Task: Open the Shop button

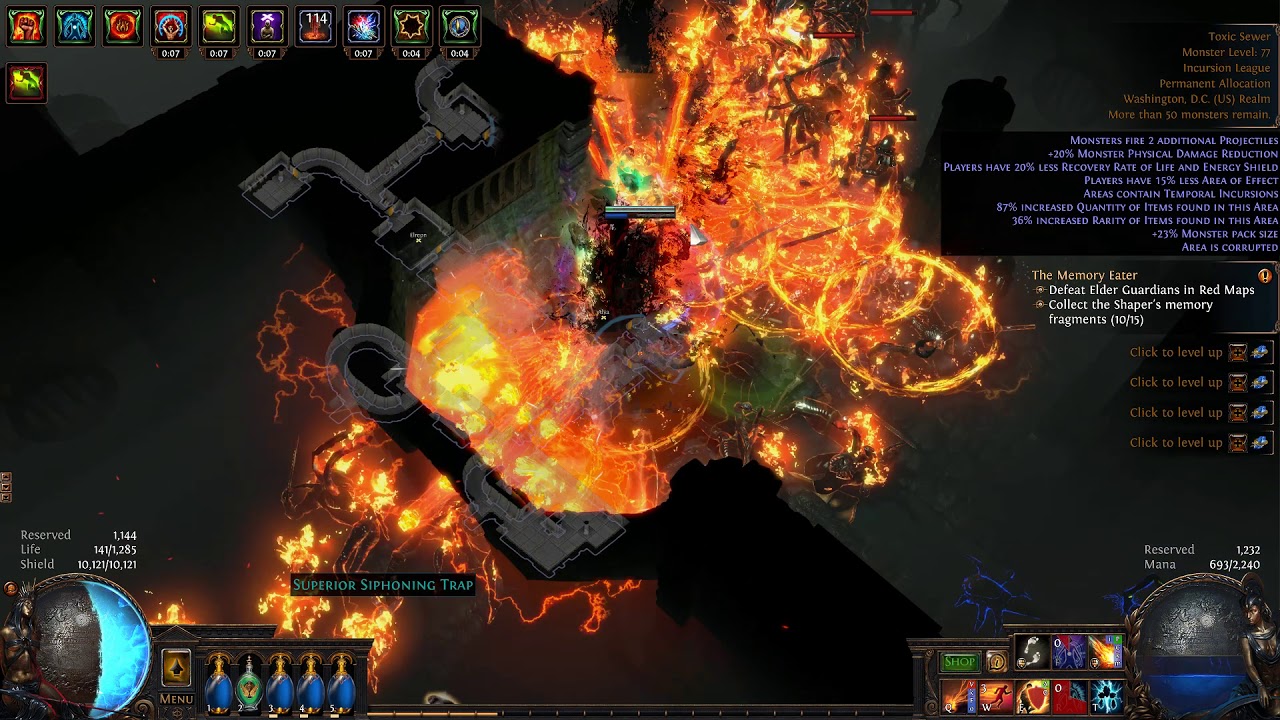Action: [959, 661]
